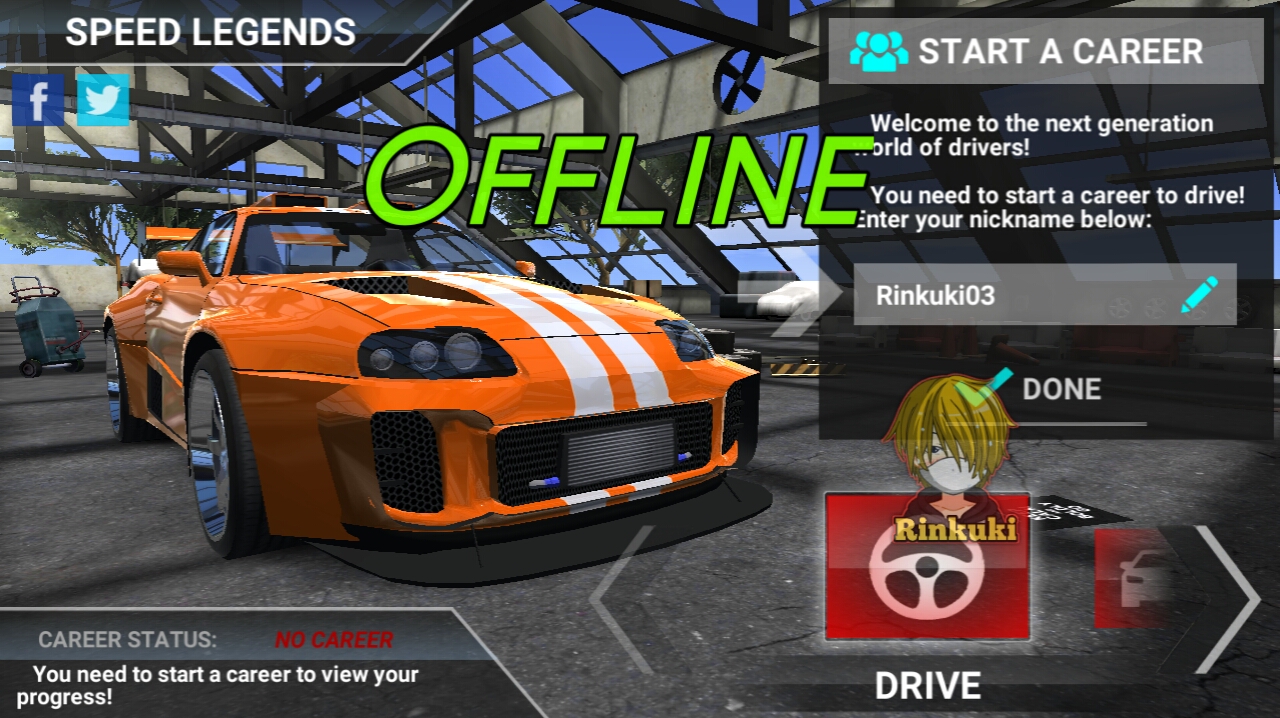Open the Facebook page link

click(38, 100)
